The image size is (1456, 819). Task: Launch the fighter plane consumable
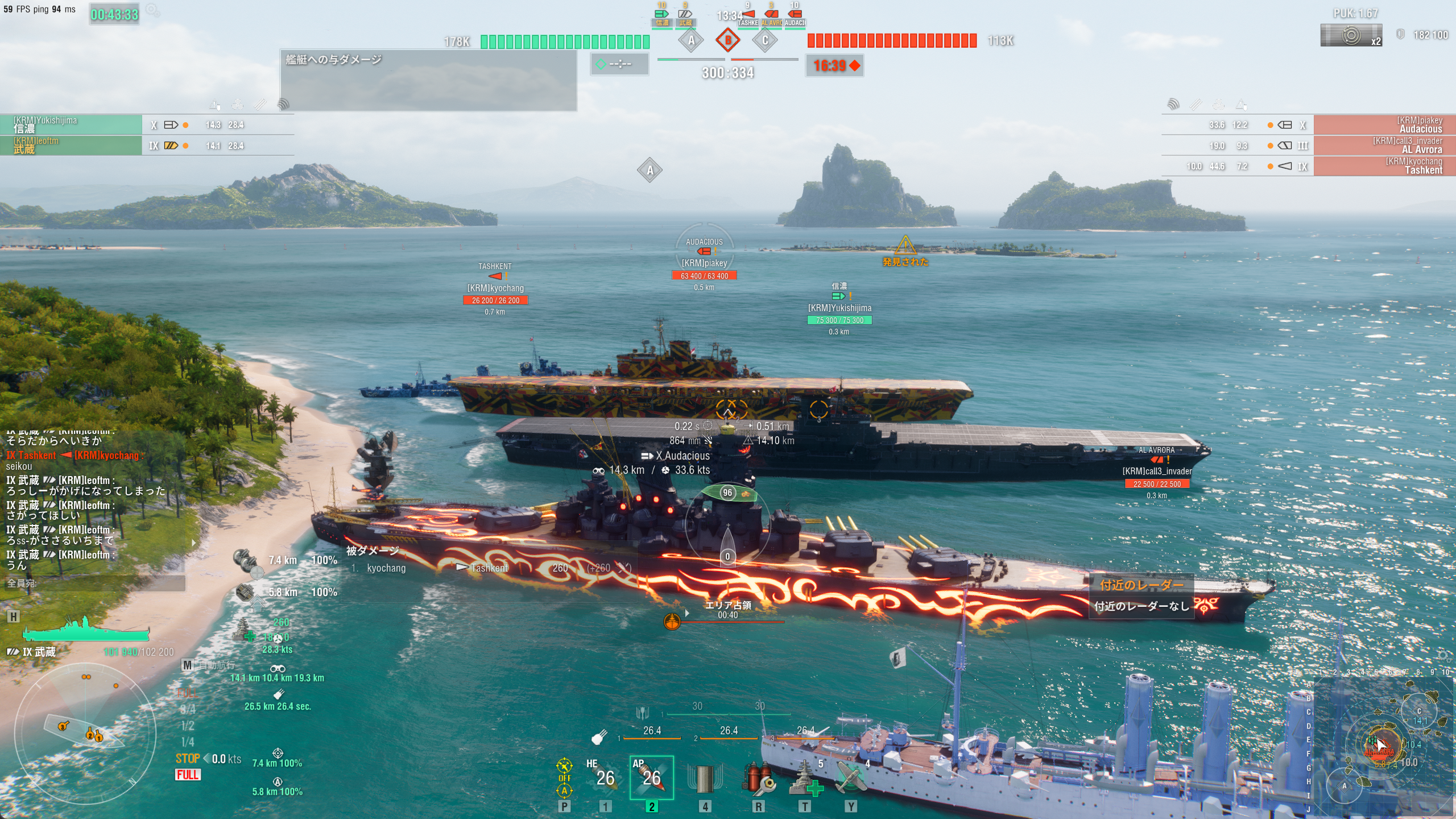pyautogui.click(x=851, y=779)
